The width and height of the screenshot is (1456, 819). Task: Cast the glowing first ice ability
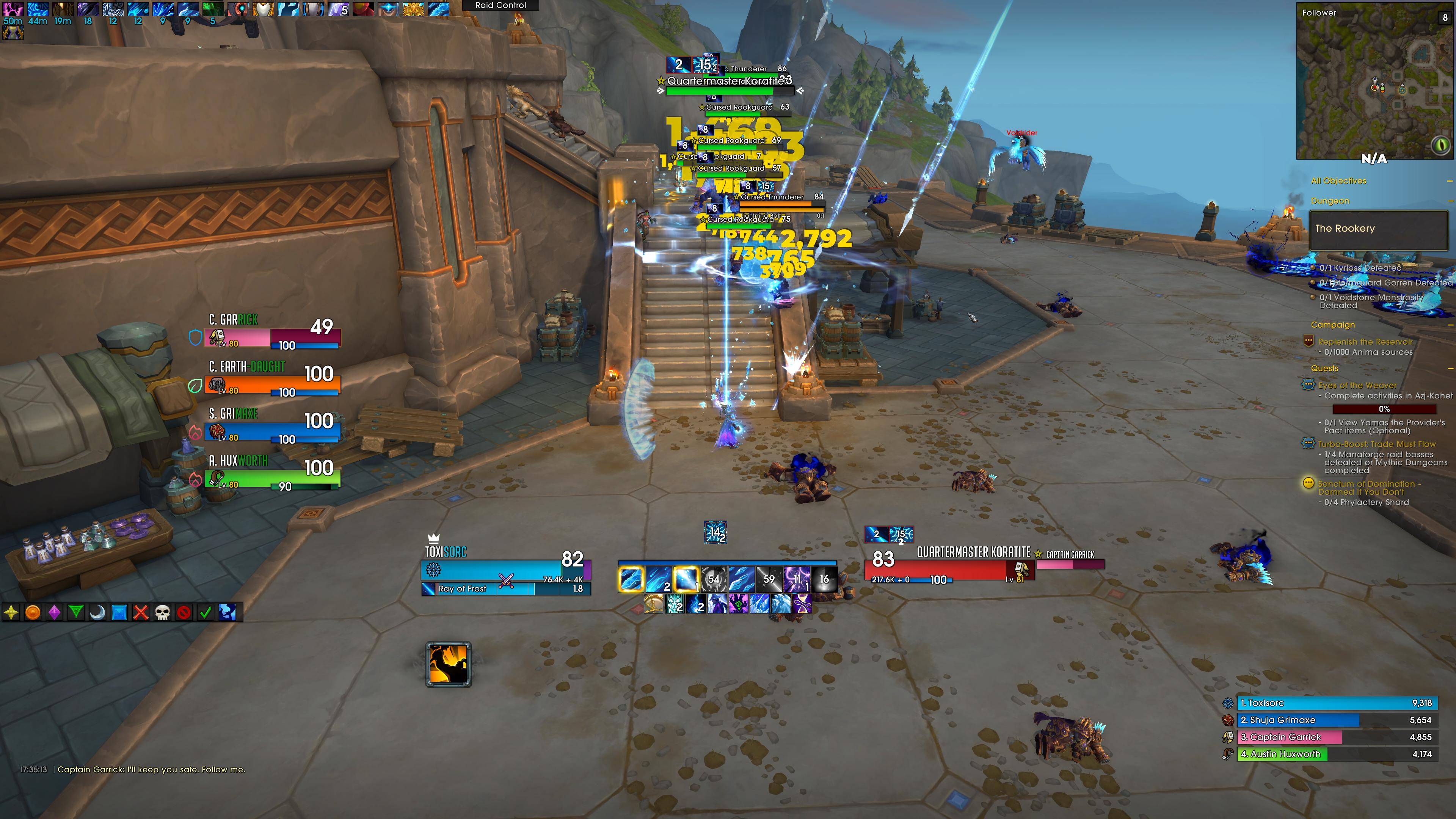tap(630, 579)
